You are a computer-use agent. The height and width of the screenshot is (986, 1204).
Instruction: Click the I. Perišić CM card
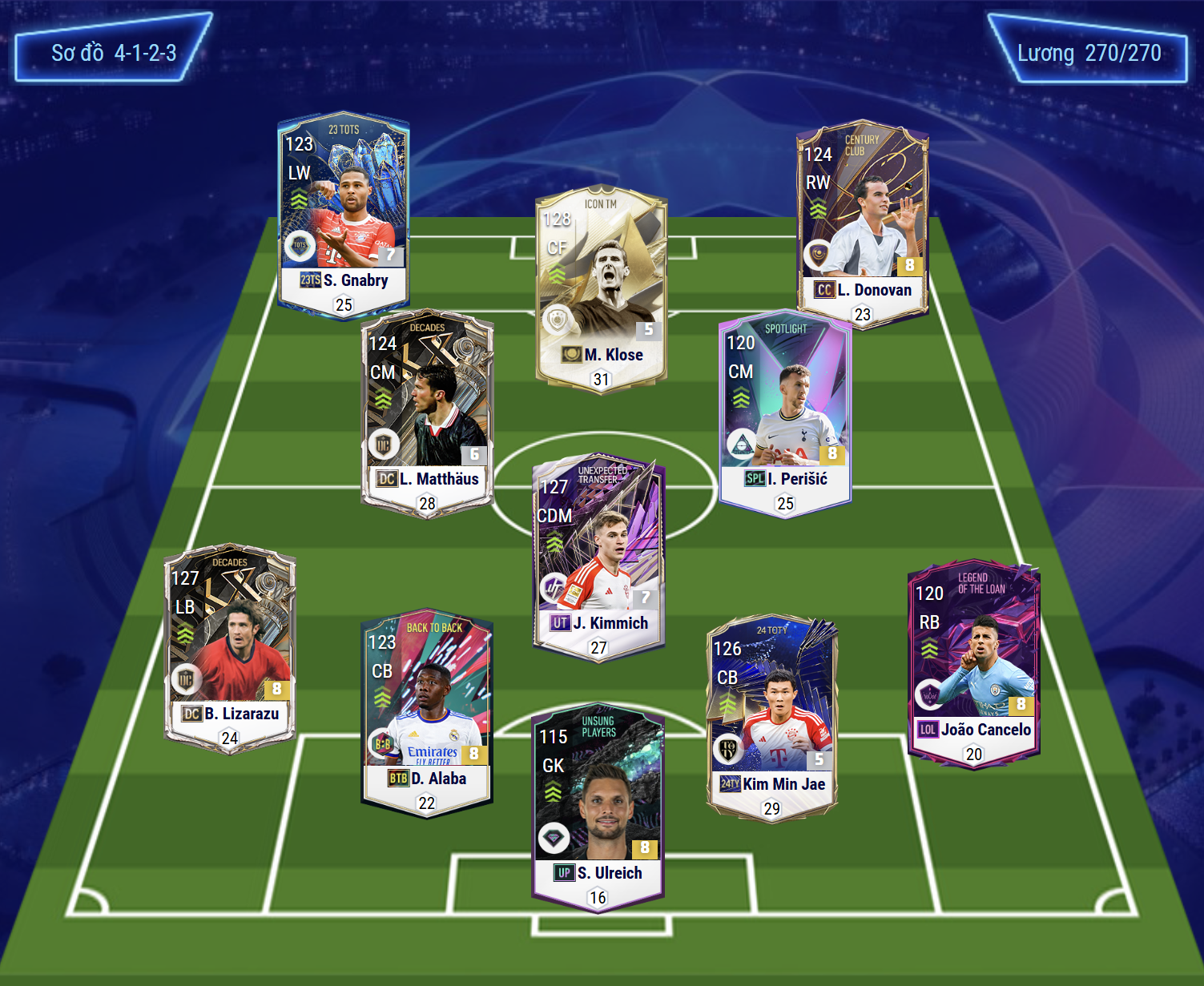(x=785, y=414)
